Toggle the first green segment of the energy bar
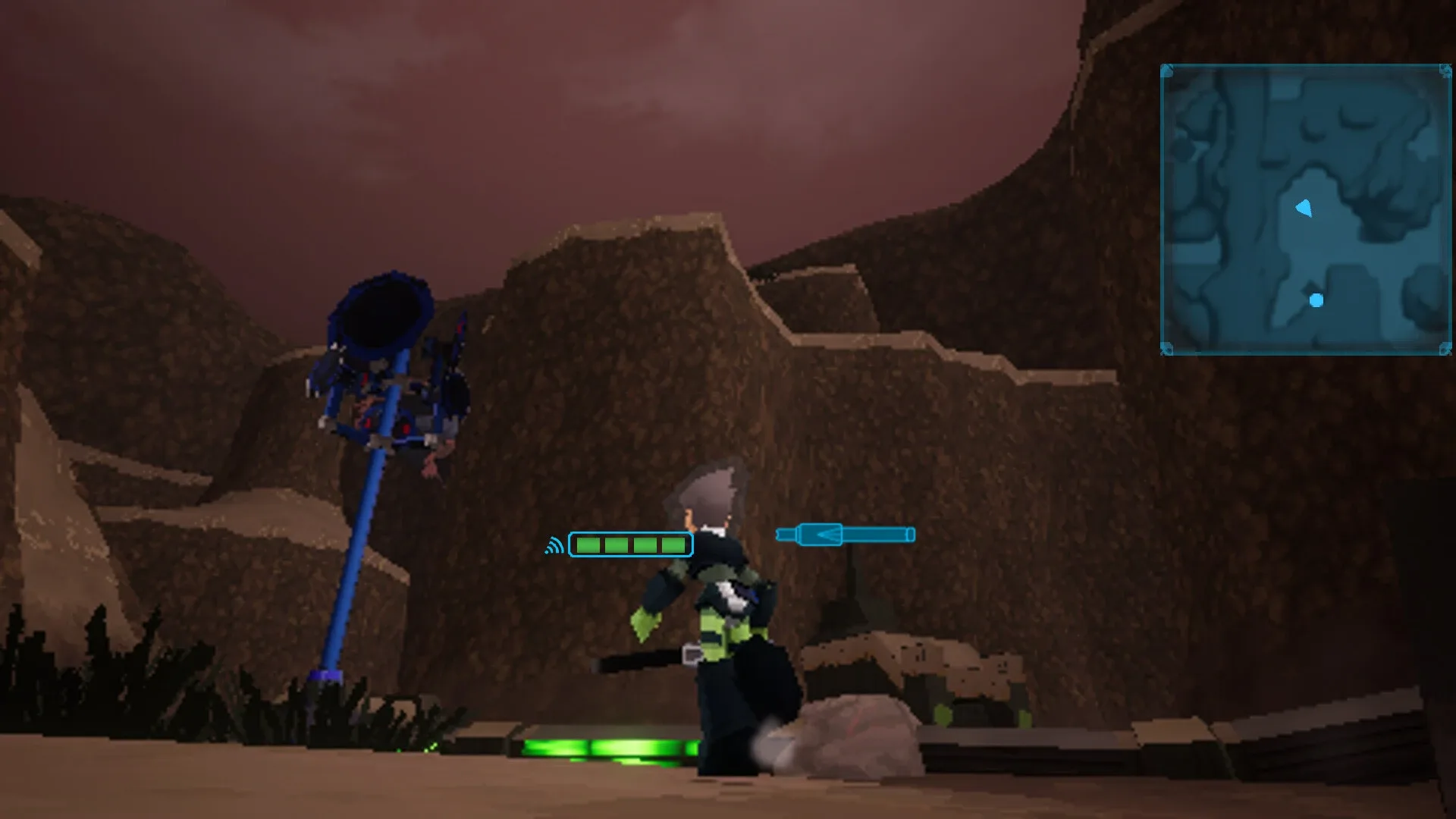1456x819 pixels. [587, 544]
